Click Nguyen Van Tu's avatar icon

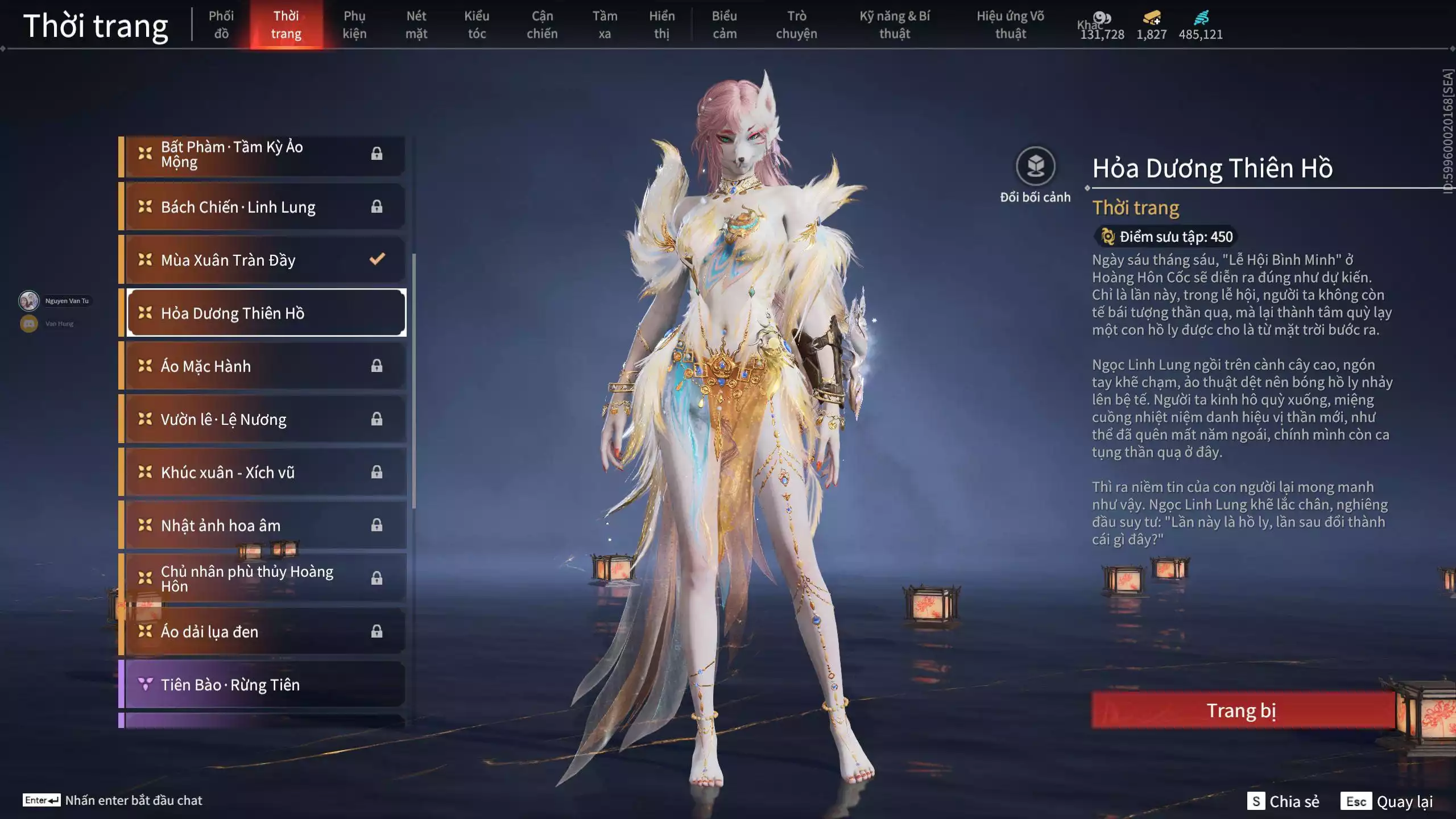point(28,300)
